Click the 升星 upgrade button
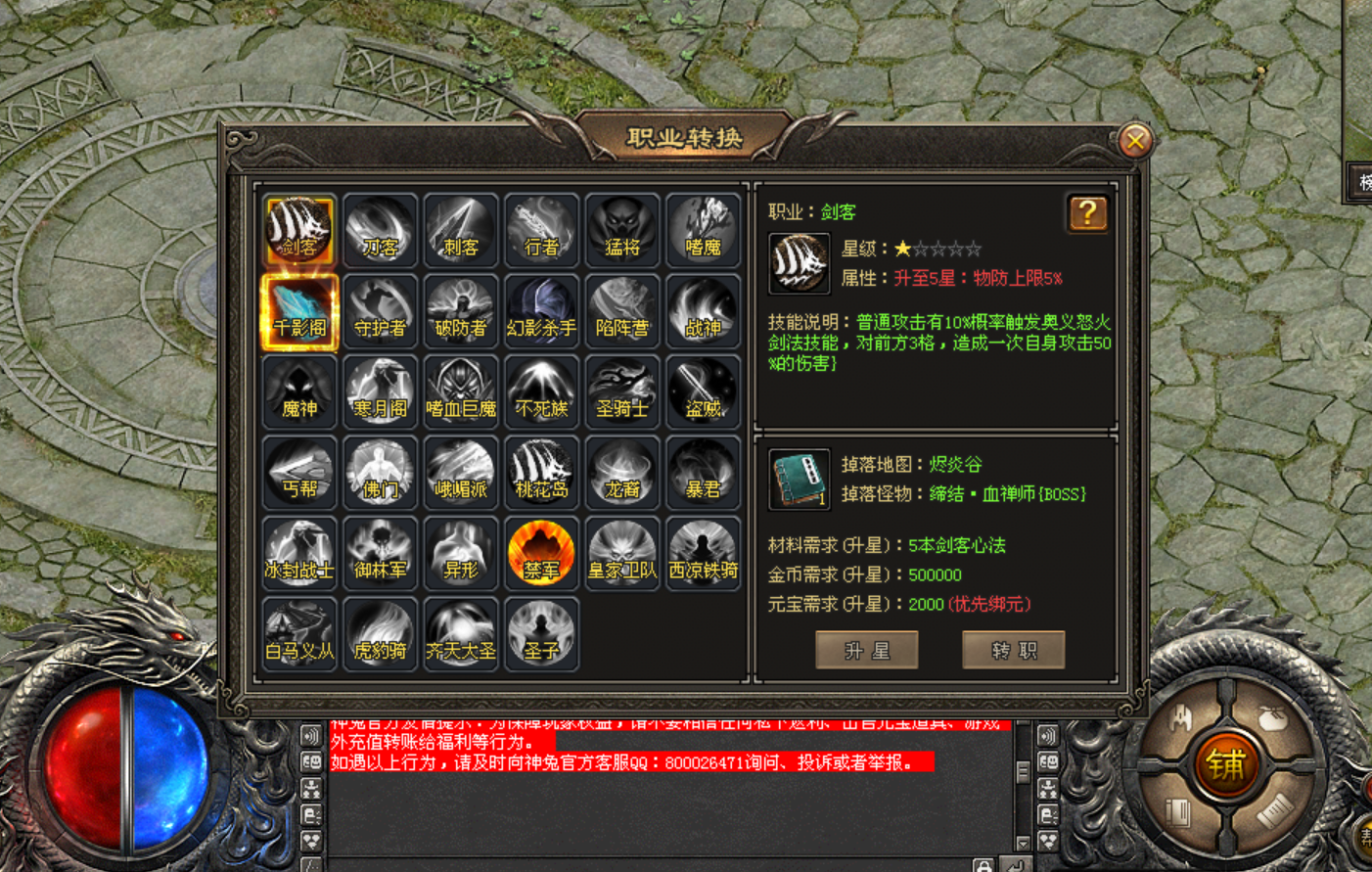 coord(867,650)
